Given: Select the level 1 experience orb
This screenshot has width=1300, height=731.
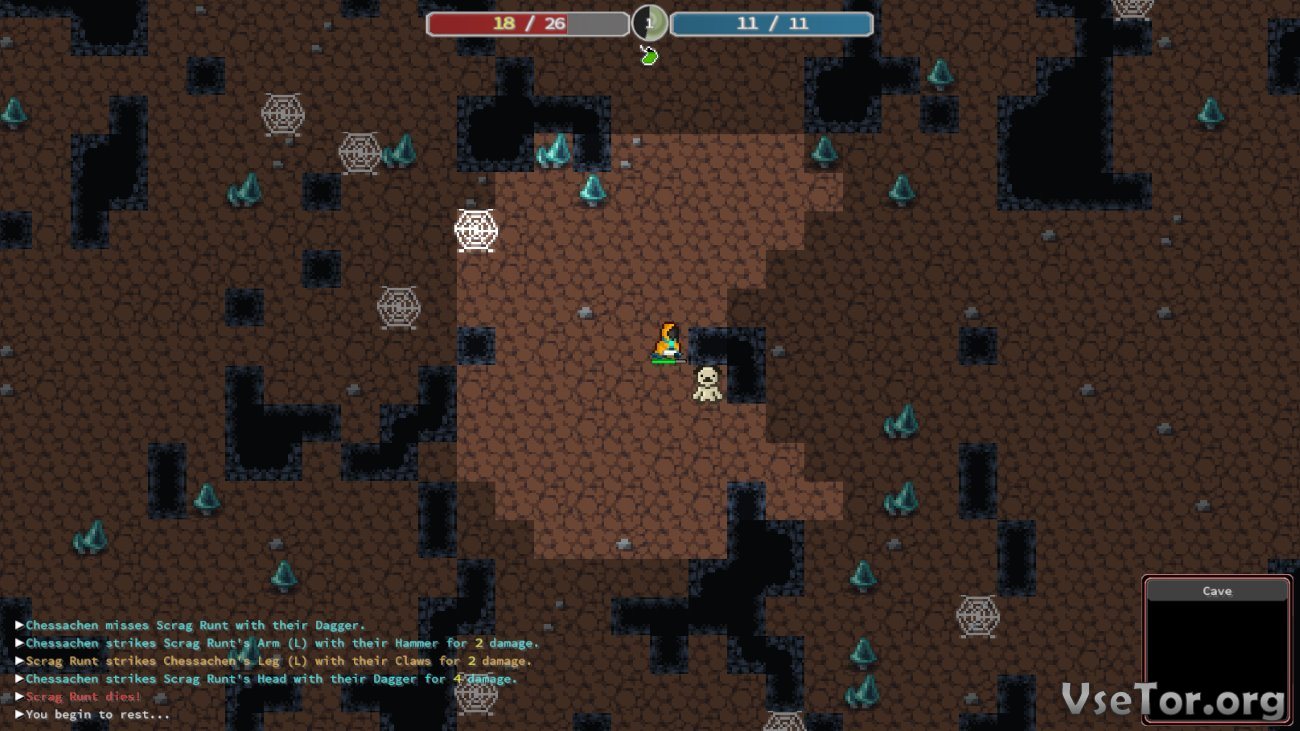Looking at the screenshot, I should (x=649, y=23).
